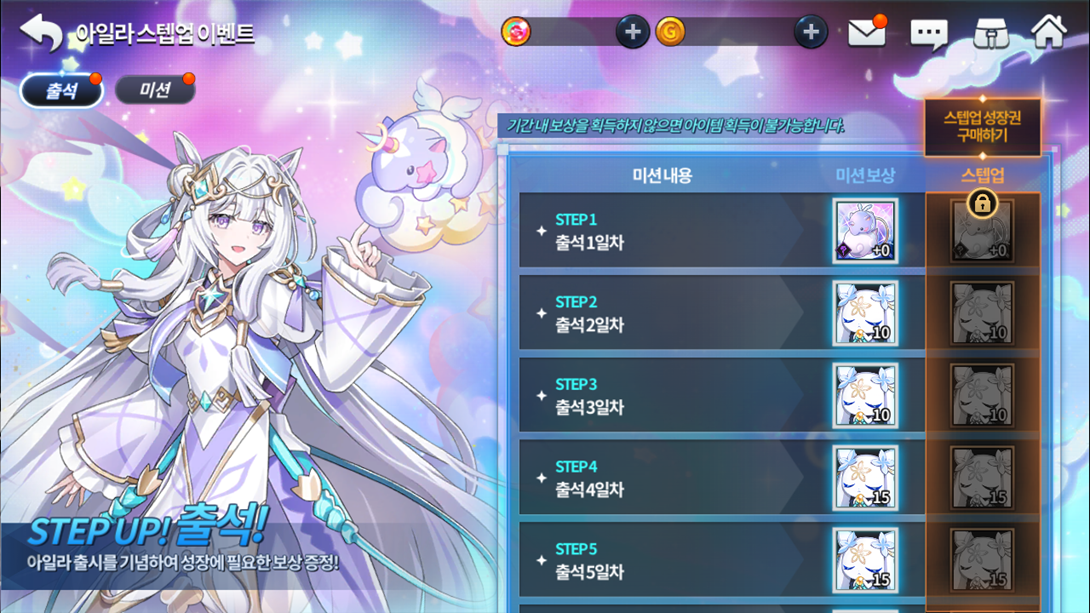Claim the STEP 1 pet reward
The height and width of the screenshot is (613, 1090).
[x=865, y=231]
